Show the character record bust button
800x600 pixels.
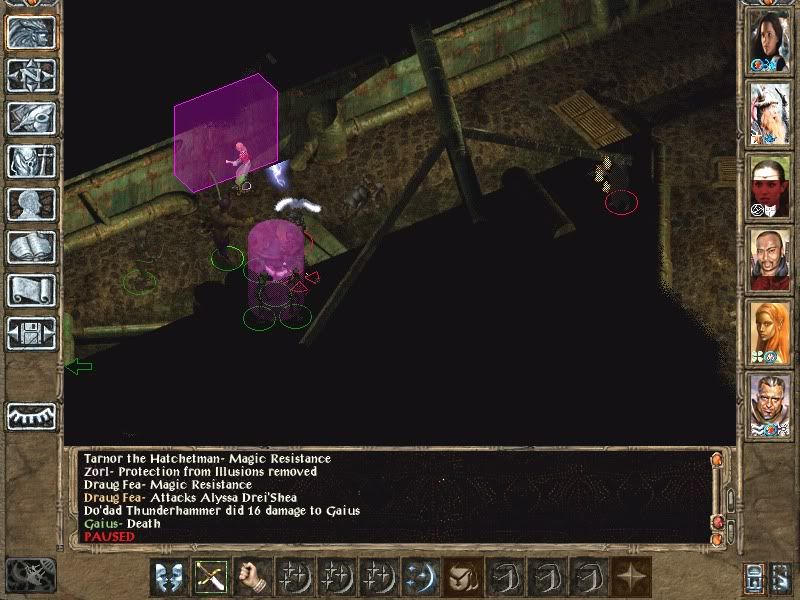point(31,204)
